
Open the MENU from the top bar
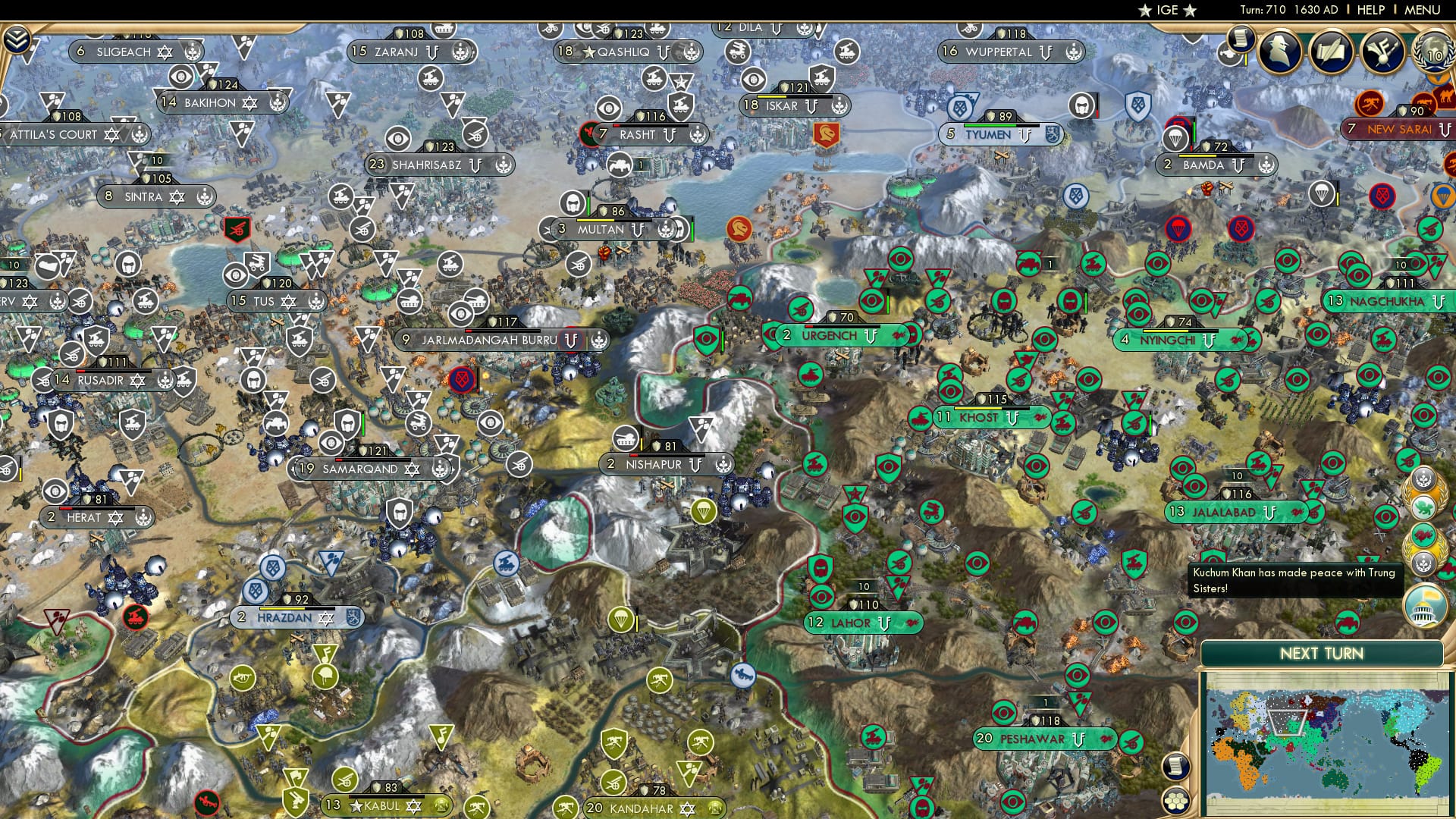(x=1423, y=8)
